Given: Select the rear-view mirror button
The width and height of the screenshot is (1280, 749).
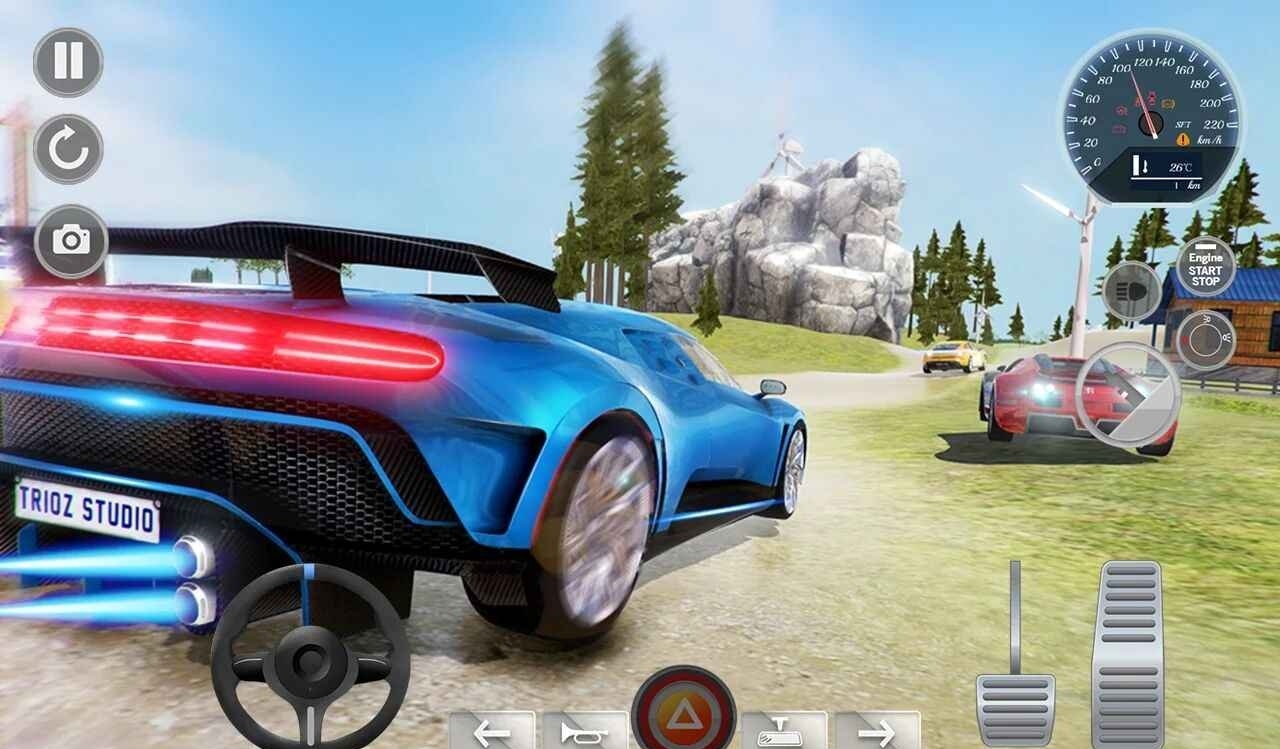Looking at the screenshot, I should click(x=783, y=732).
